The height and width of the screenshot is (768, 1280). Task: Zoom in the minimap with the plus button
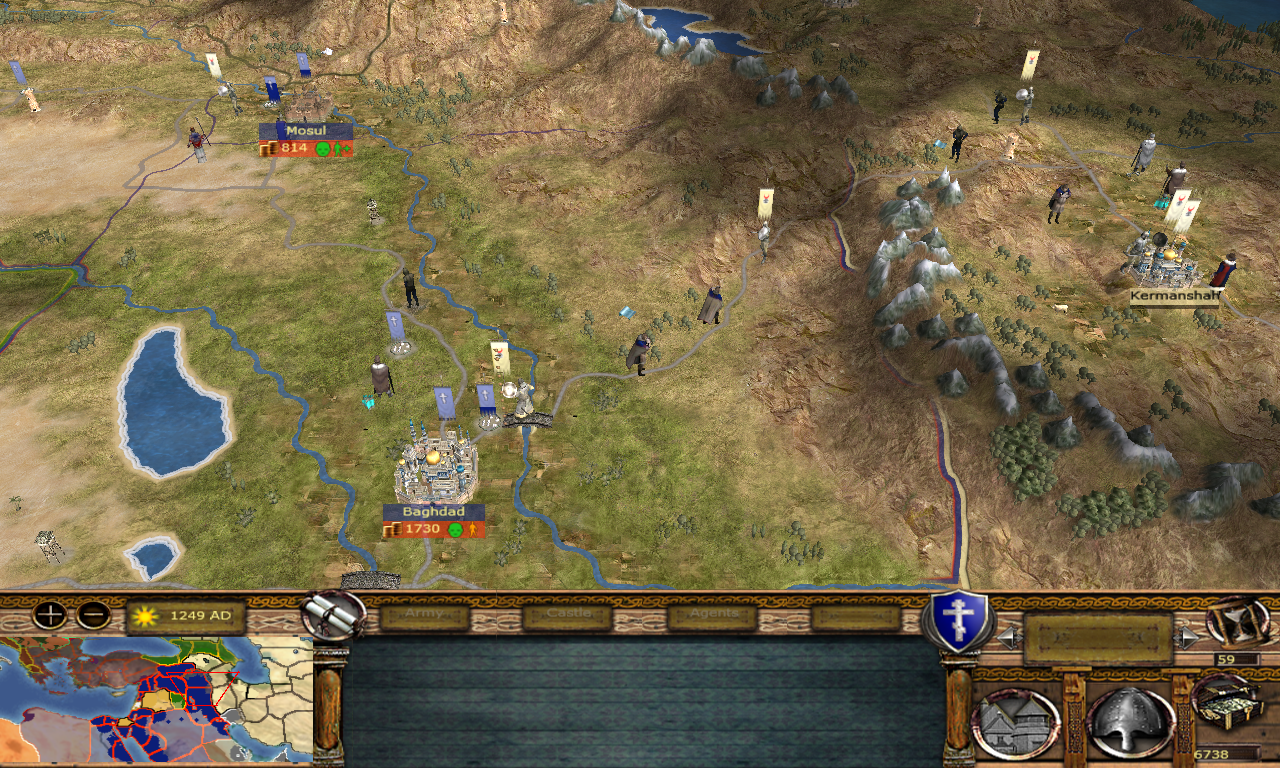tap(49, 615)
